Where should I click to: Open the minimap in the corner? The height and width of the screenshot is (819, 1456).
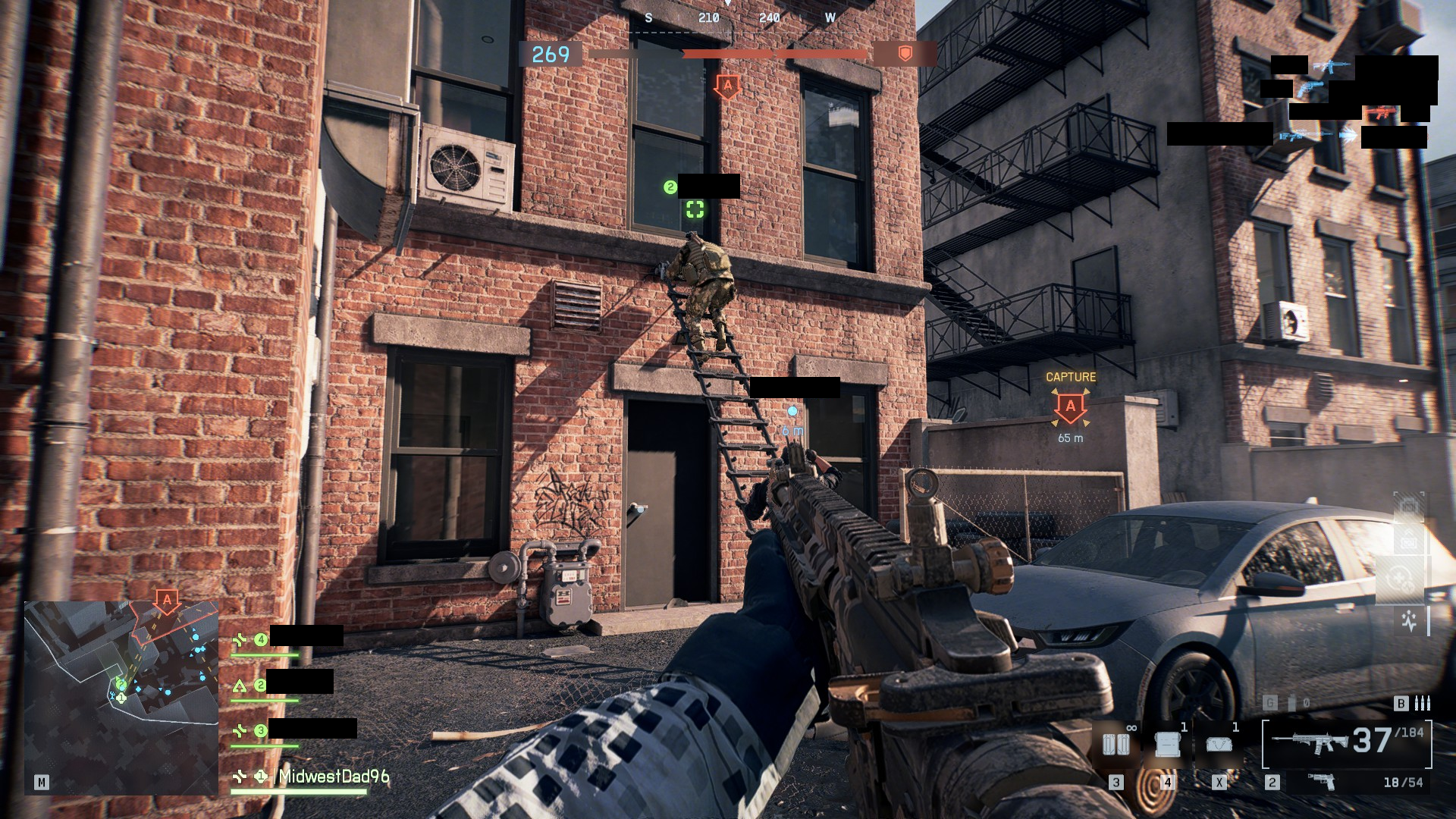point(121,698)
